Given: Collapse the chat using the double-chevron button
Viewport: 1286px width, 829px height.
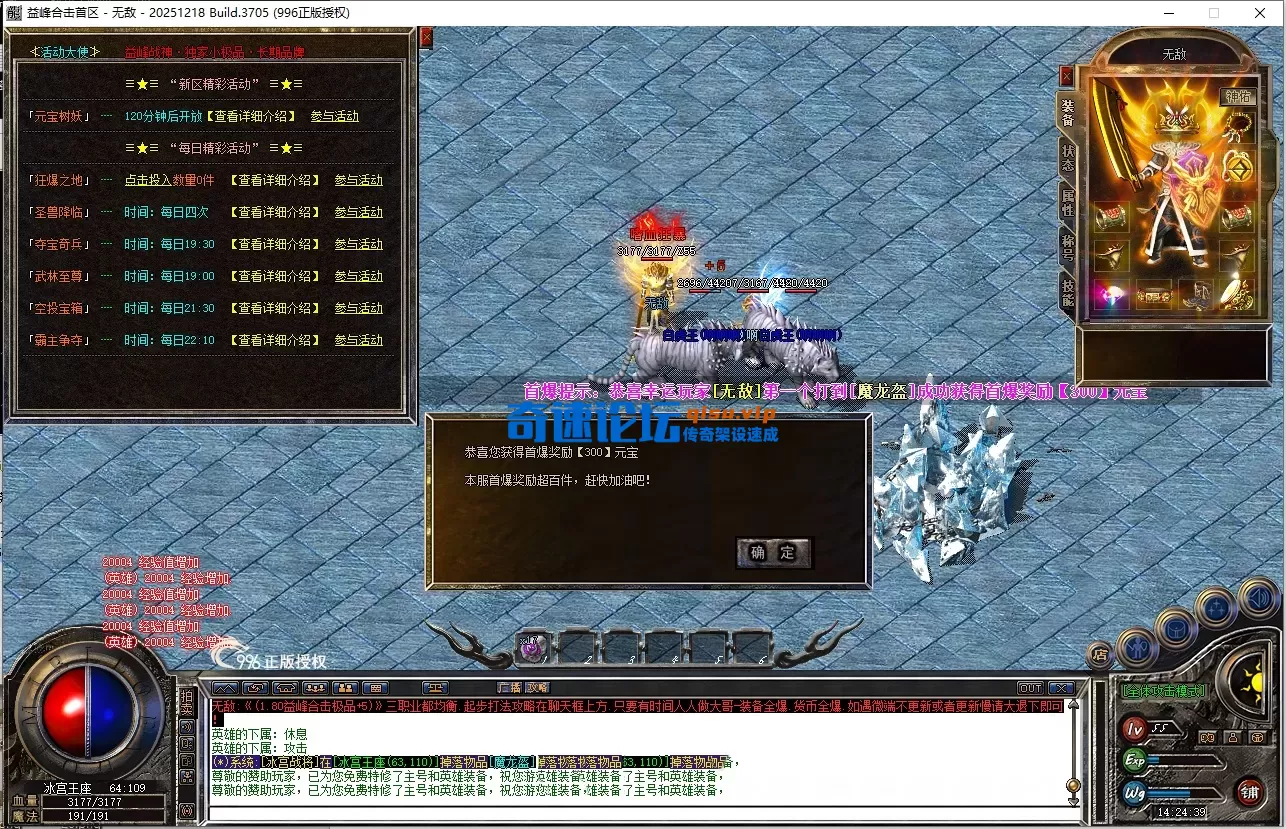Looking at the screenshot, I should pos(225,687).
